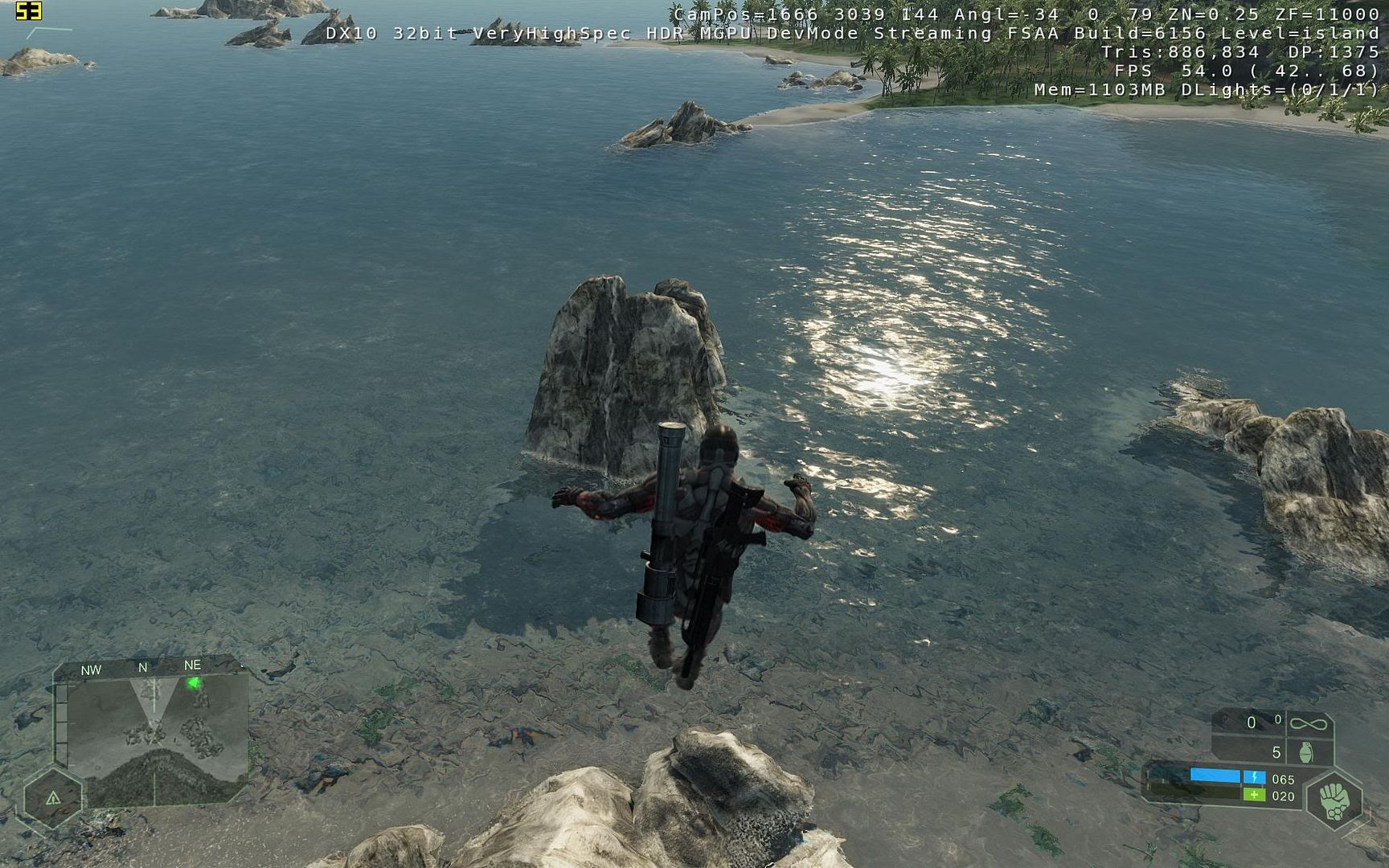Activate the fist strength suit mode icon
Viewport: 1389px width, 868px height.
coord(1334,800)
